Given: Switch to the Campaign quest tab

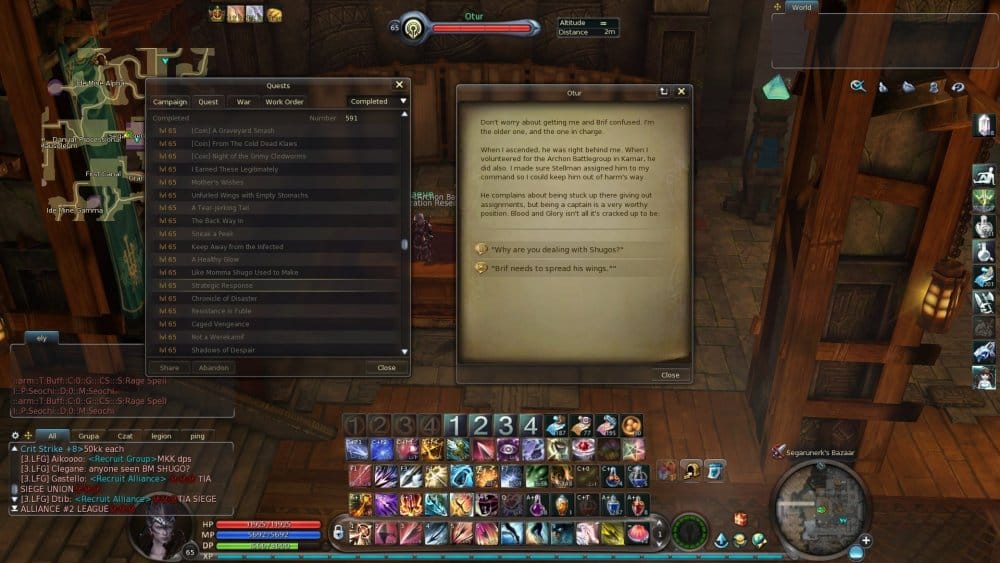Looking at the screenshot, I should pyautogui.click(x=170, y=102).
